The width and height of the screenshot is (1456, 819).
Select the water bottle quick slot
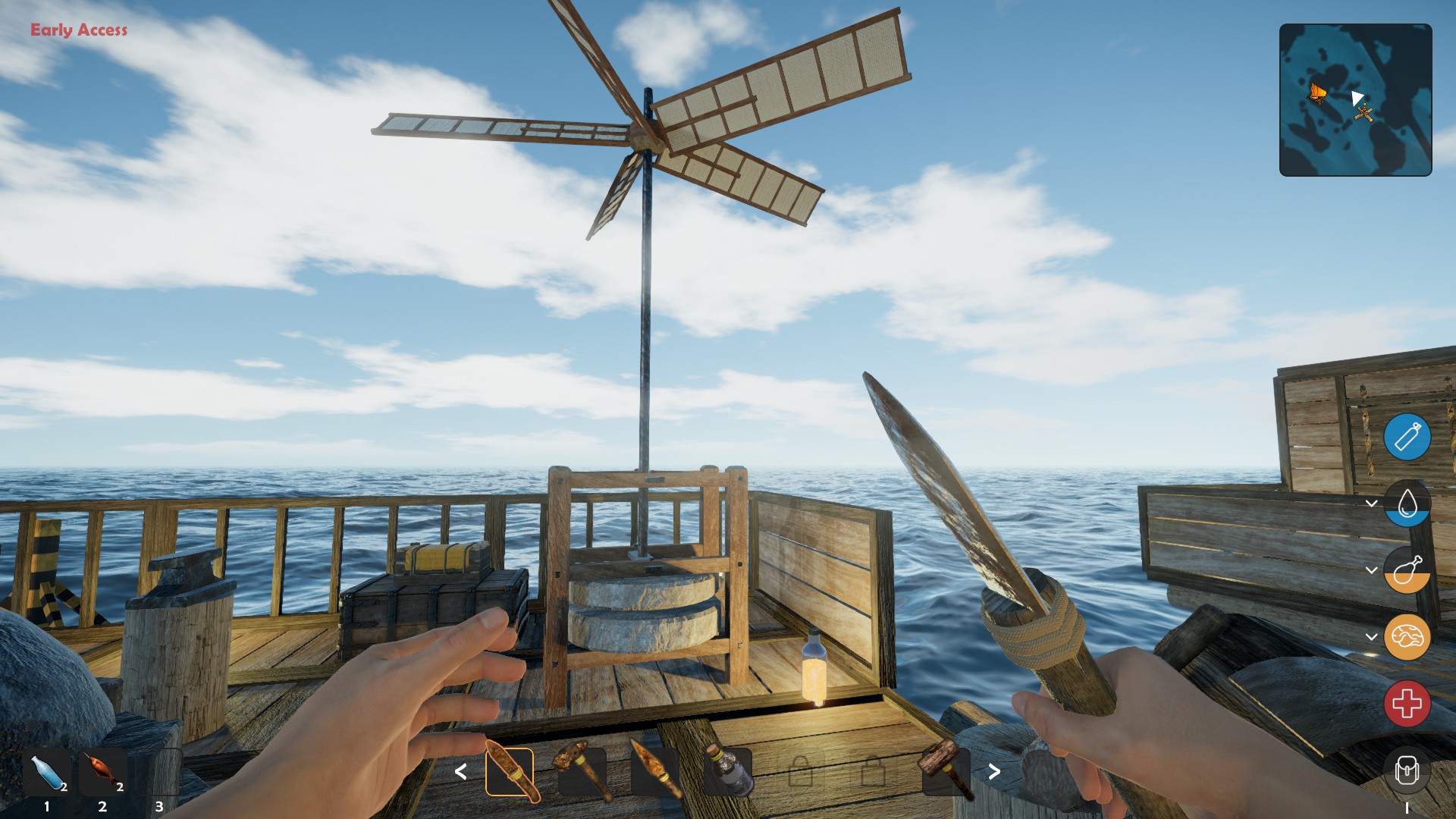click(x=47, y=773)
